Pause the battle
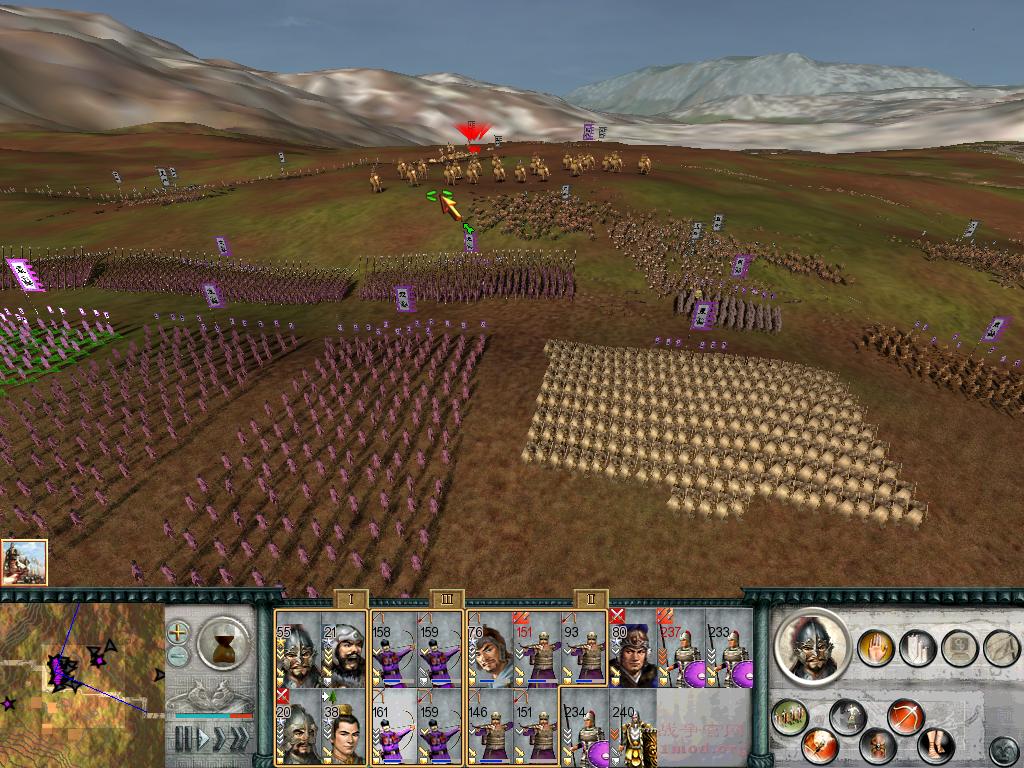1024x768 pixels. pos(182,739)
